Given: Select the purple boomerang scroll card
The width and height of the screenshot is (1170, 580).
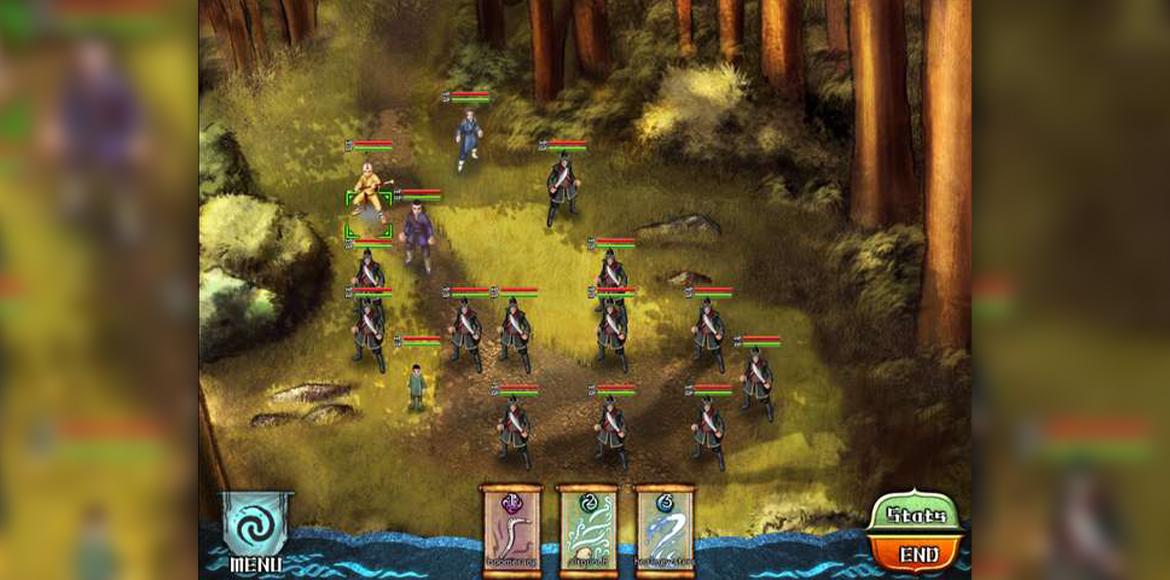Looking at the screenshot, I should pyautogui.click(x=511, y=530).
